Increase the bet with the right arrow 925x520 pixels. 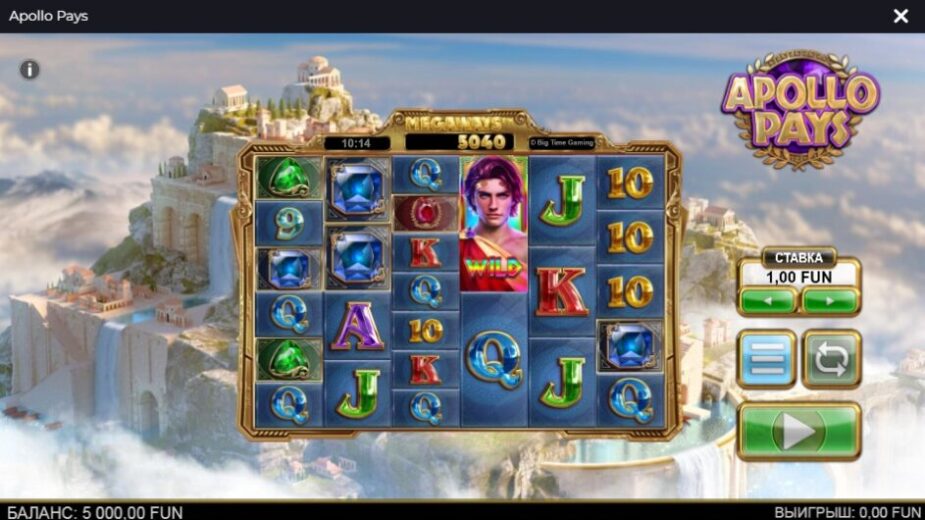point(830,300)
